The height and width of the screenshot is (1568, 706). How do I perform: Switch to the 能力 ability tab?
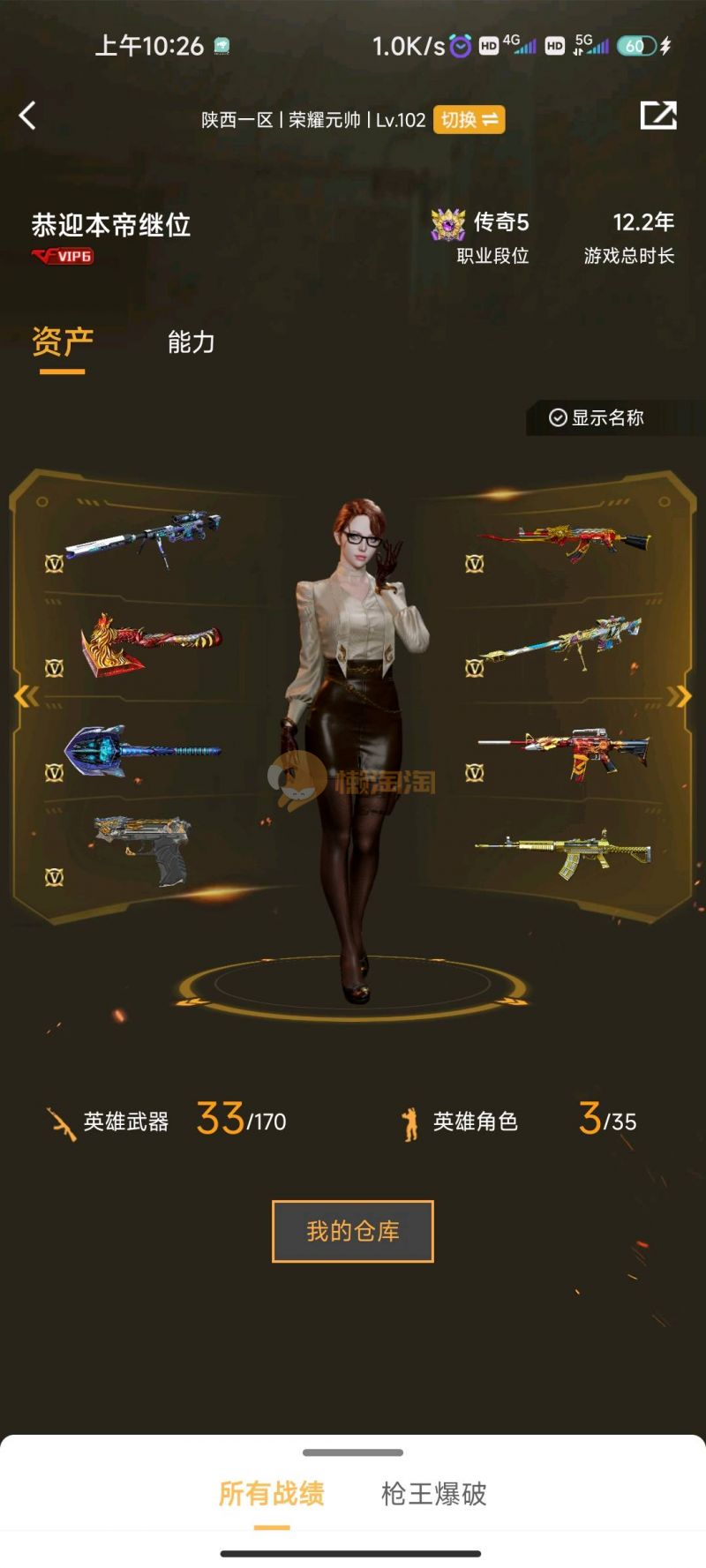pyautogui.click(x=192, y=342)
